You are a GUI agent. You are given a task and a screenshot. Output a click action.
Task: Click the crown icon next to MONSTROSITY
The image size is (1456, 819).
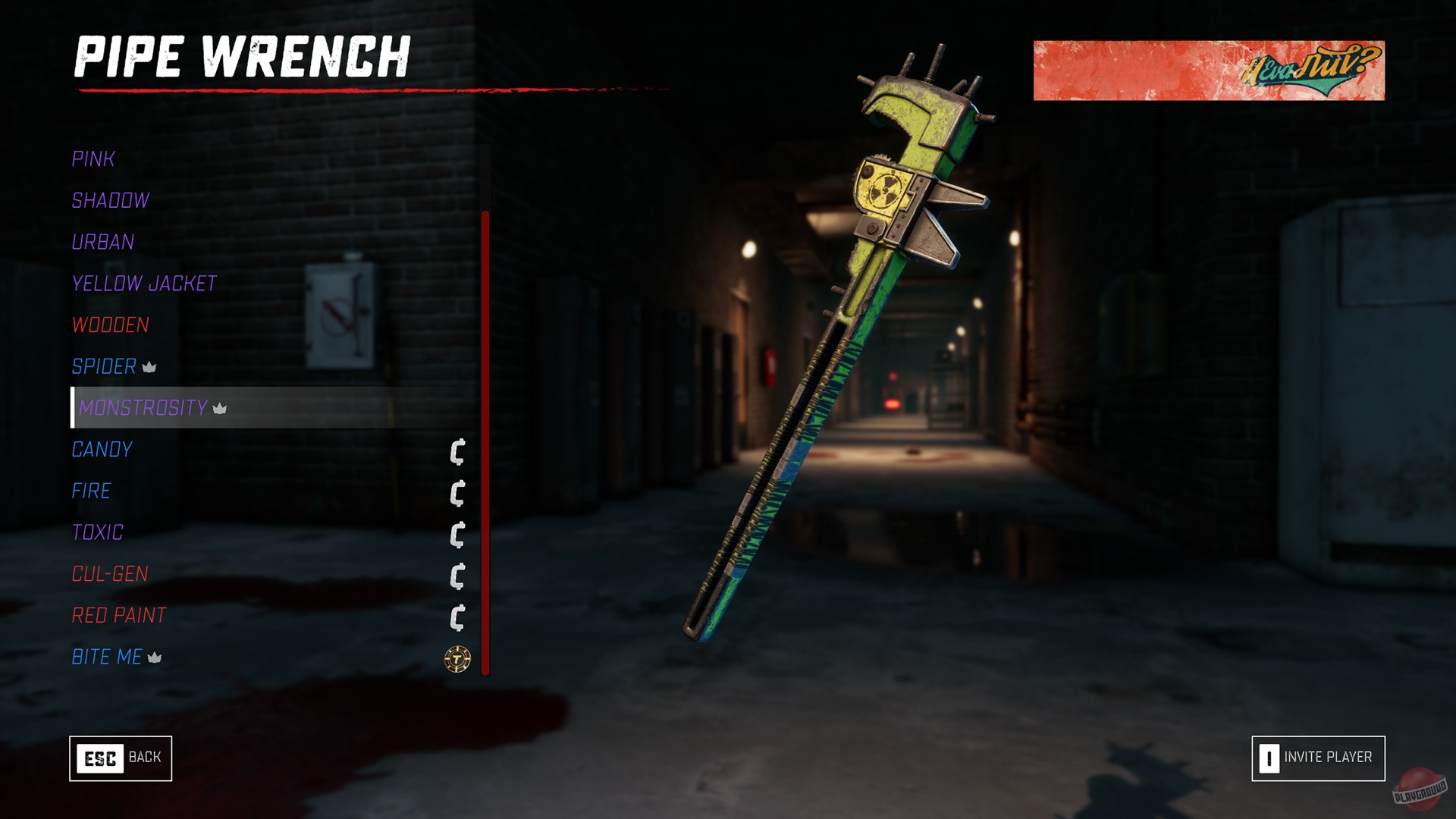pyautogui.click(x=218, y=410)
